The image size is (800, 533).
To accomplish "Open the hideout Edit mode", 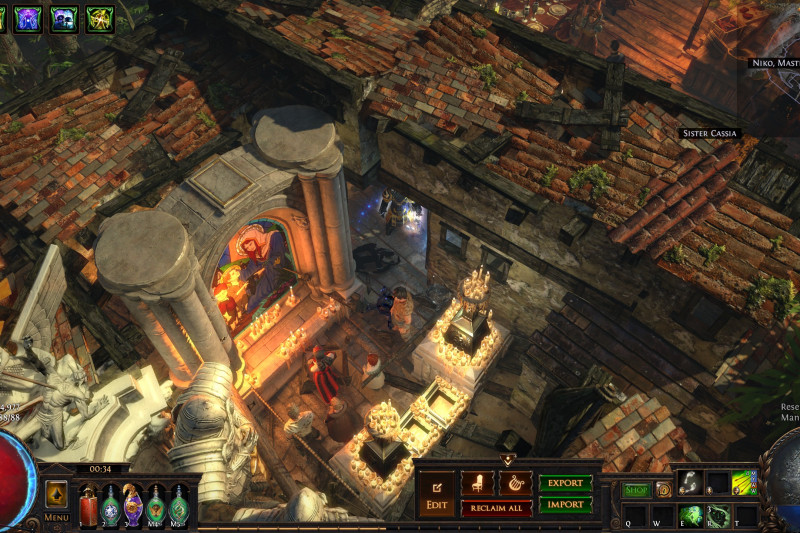I will pos(437,492).
